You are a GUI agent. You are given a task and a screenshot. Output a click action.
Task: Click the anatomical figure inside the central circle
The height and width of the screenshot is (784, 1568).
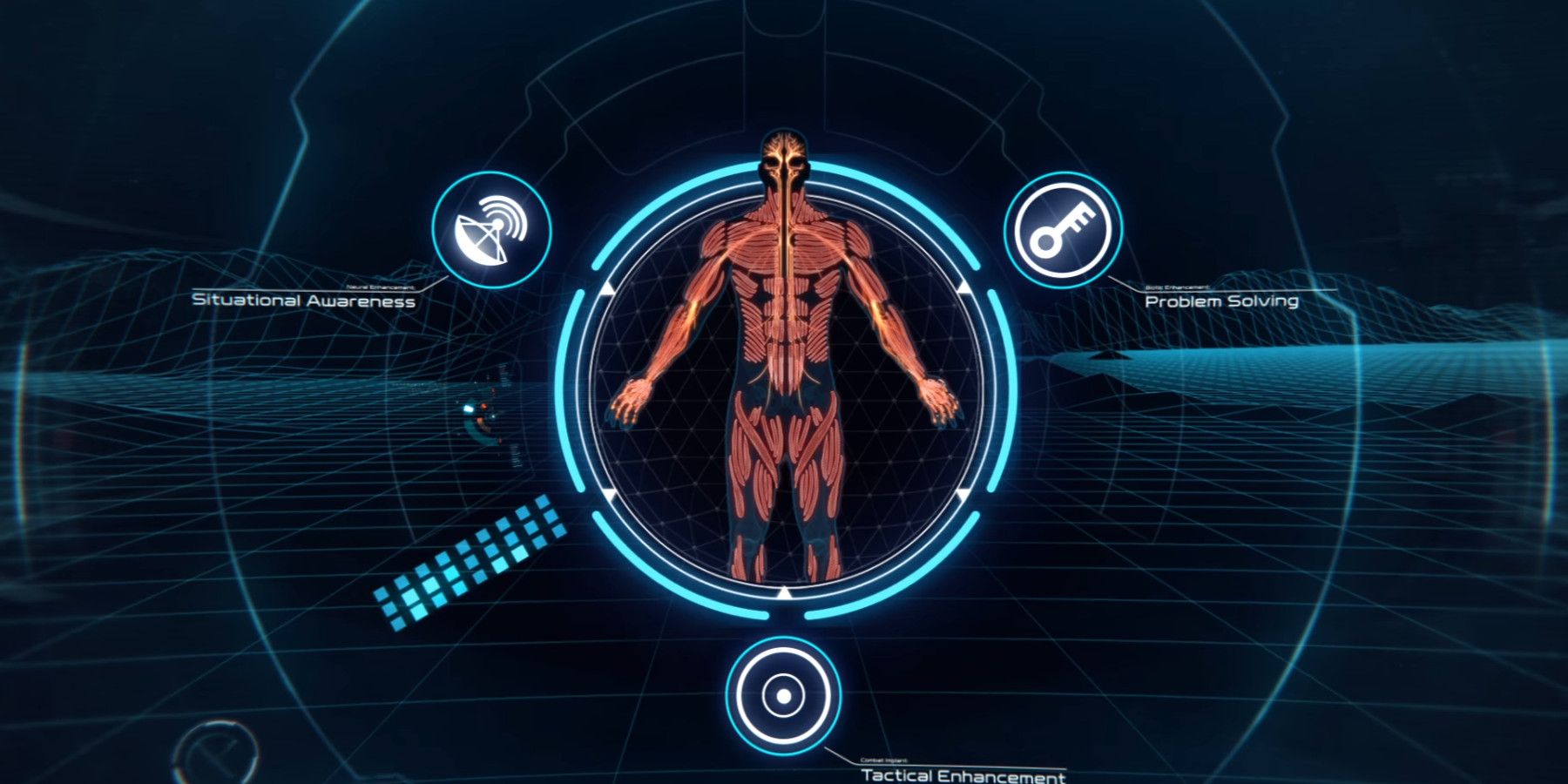coord(782,375)
